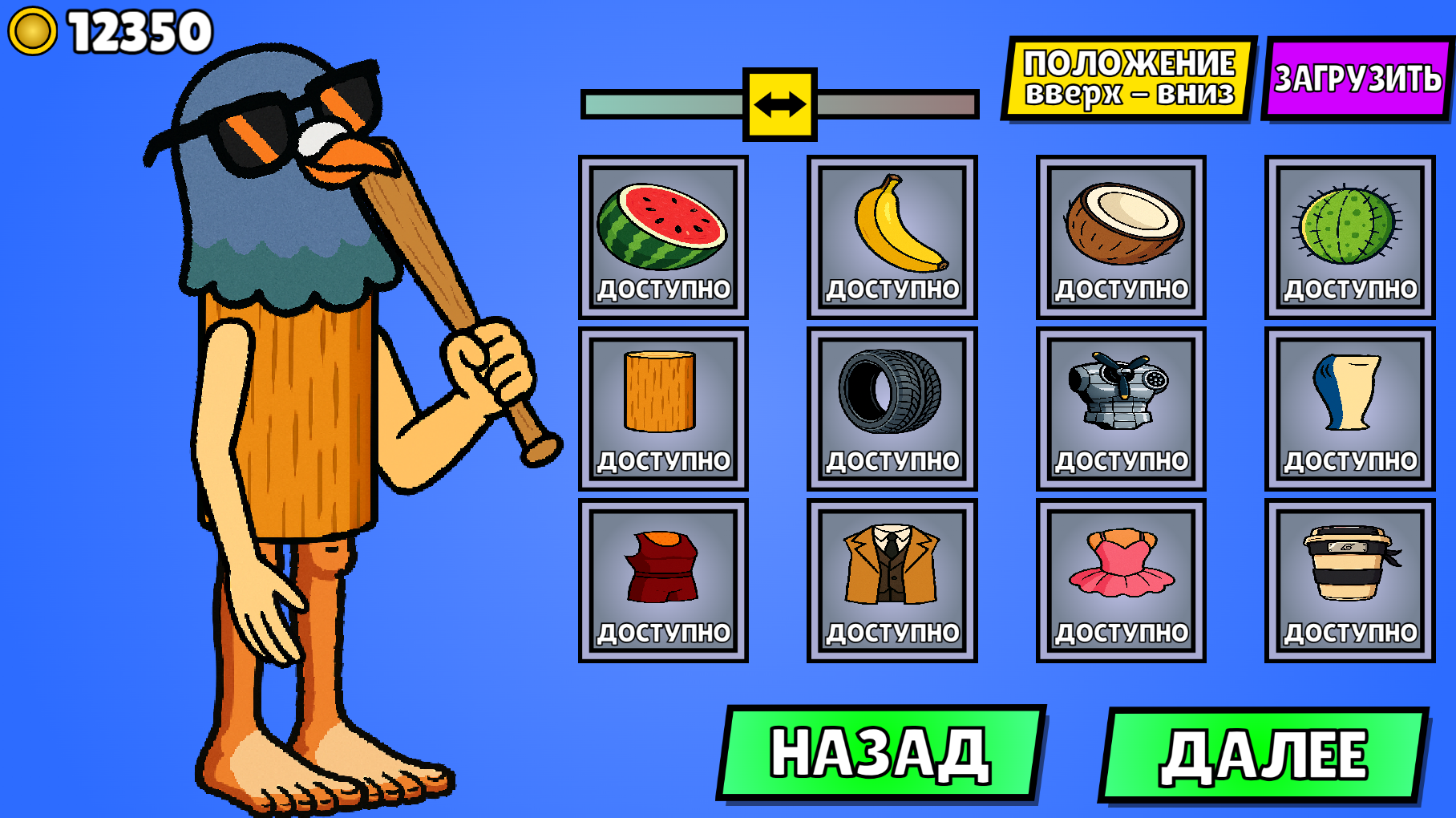Select the watermelon skin item
1456x818 pixels.
pos(664,229)
